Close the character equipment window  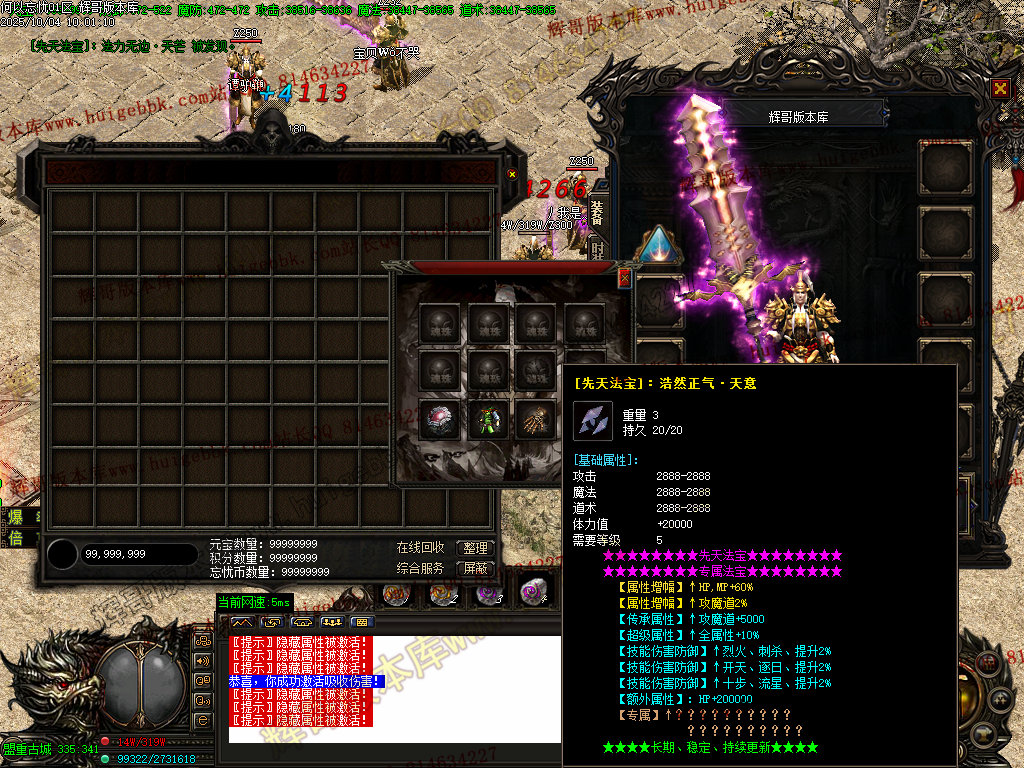pos(1000,88)
